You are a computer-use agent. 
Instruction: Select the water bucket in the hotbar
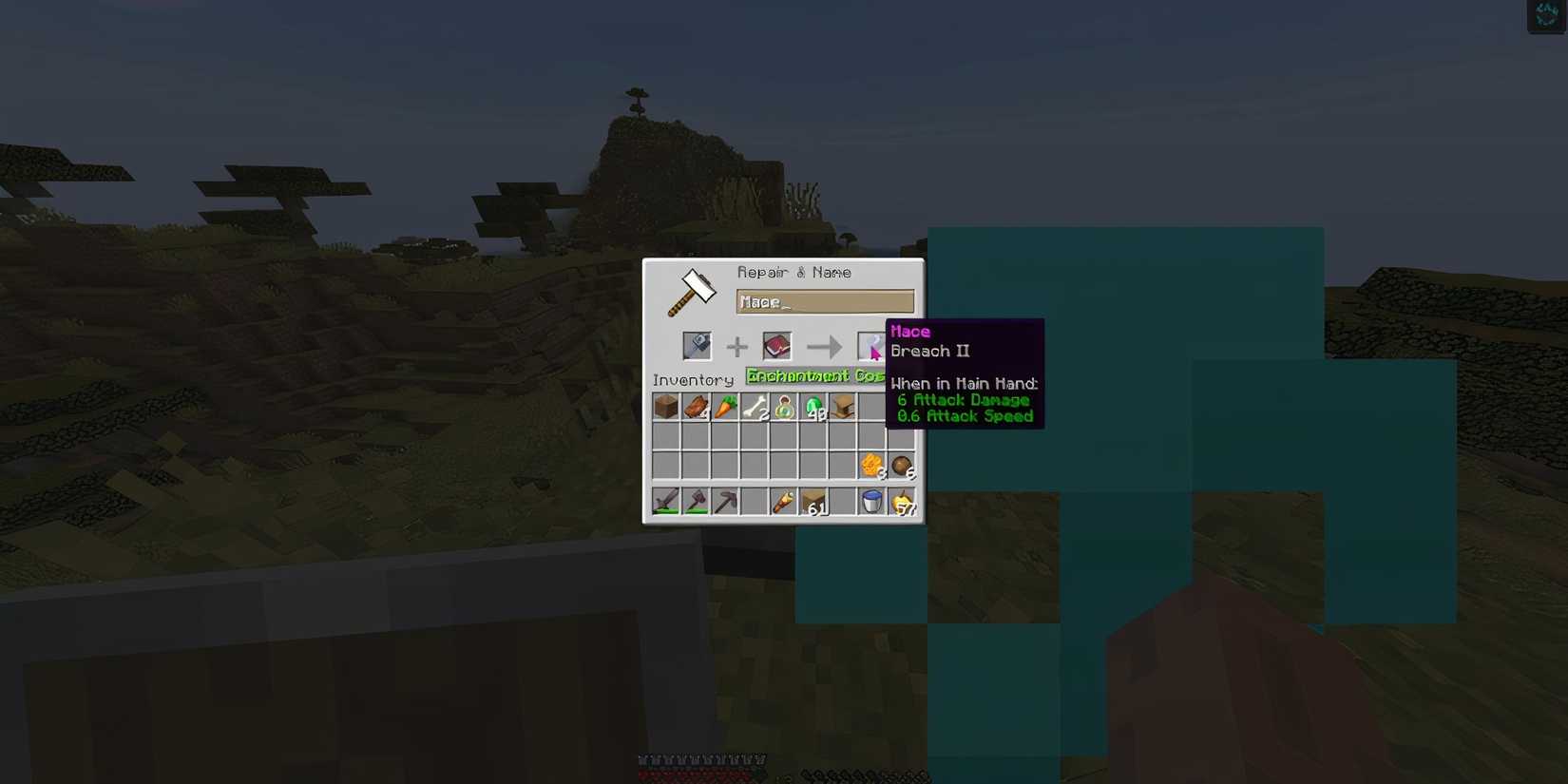coord(872,501)
